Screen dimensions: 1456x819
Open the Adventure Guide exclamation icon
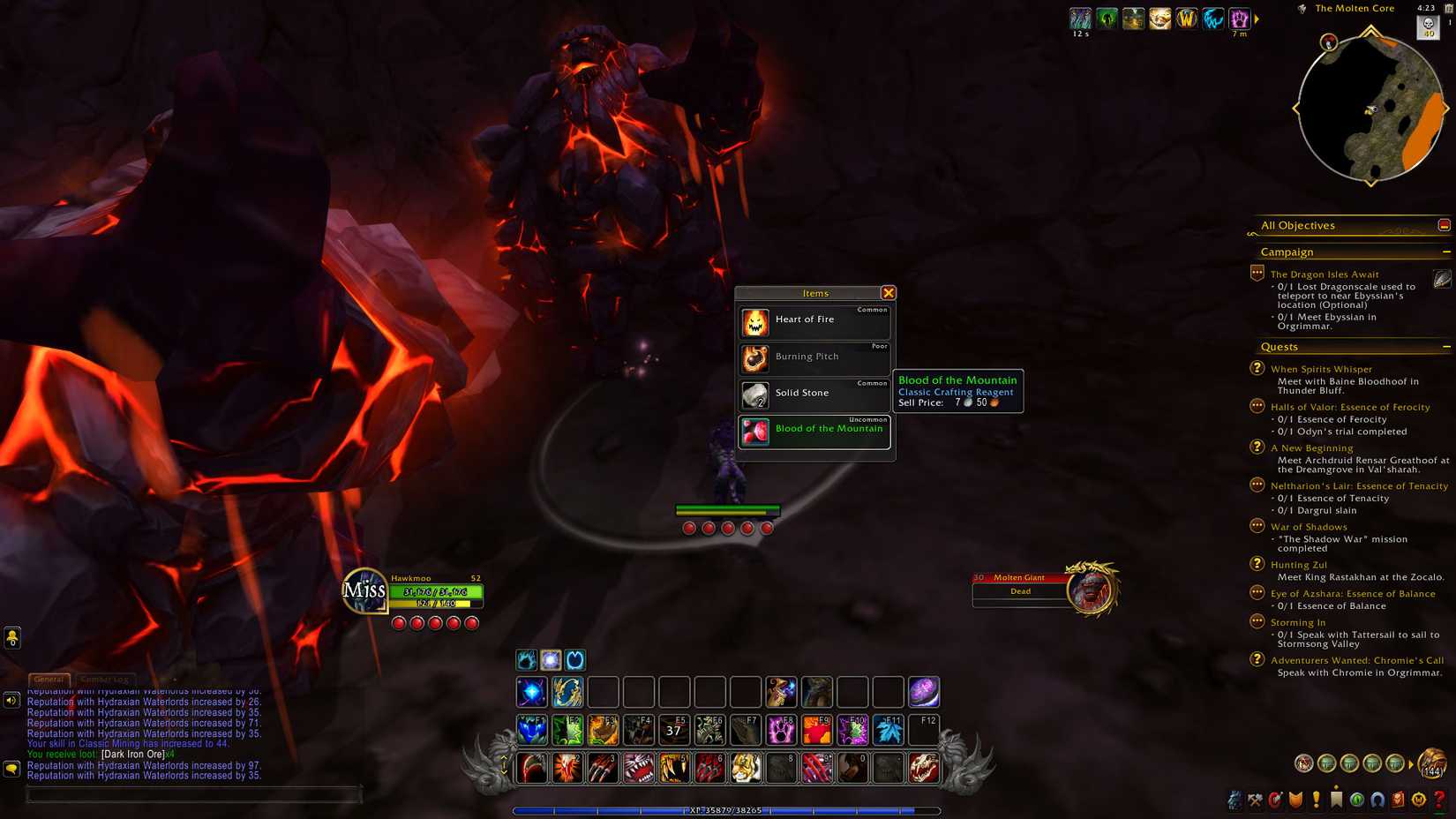(1316, 800)
